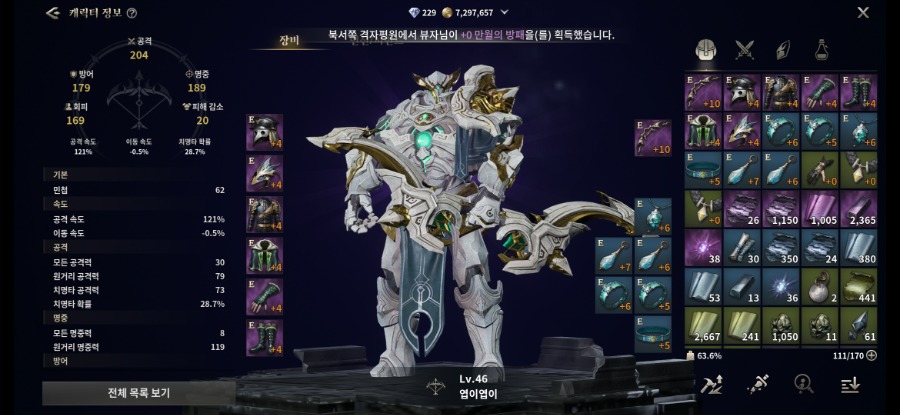The width and height of the screenshot is (900, 415).
Task: Select the helmet inventory filter tab
Action: [704, 49]
